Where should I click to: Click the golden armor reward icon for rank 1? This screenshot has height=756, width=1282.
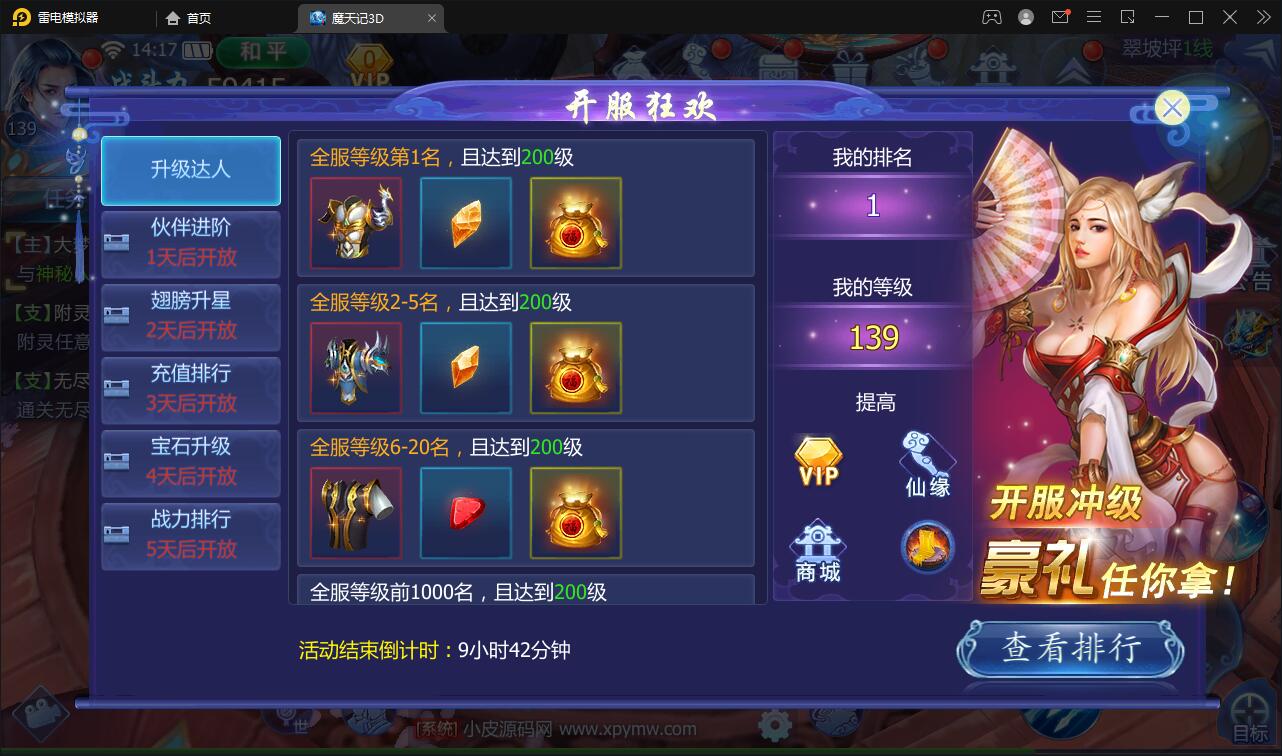point(355,222)
